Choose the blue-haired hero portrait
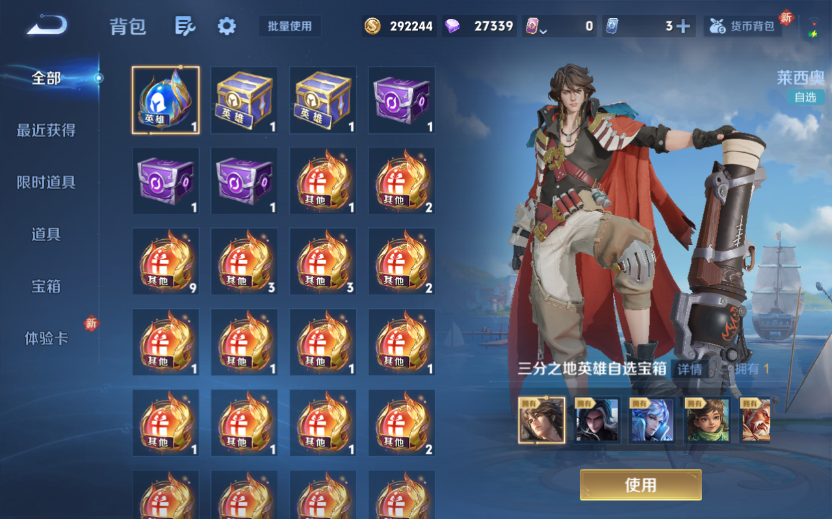 [651, 420]
